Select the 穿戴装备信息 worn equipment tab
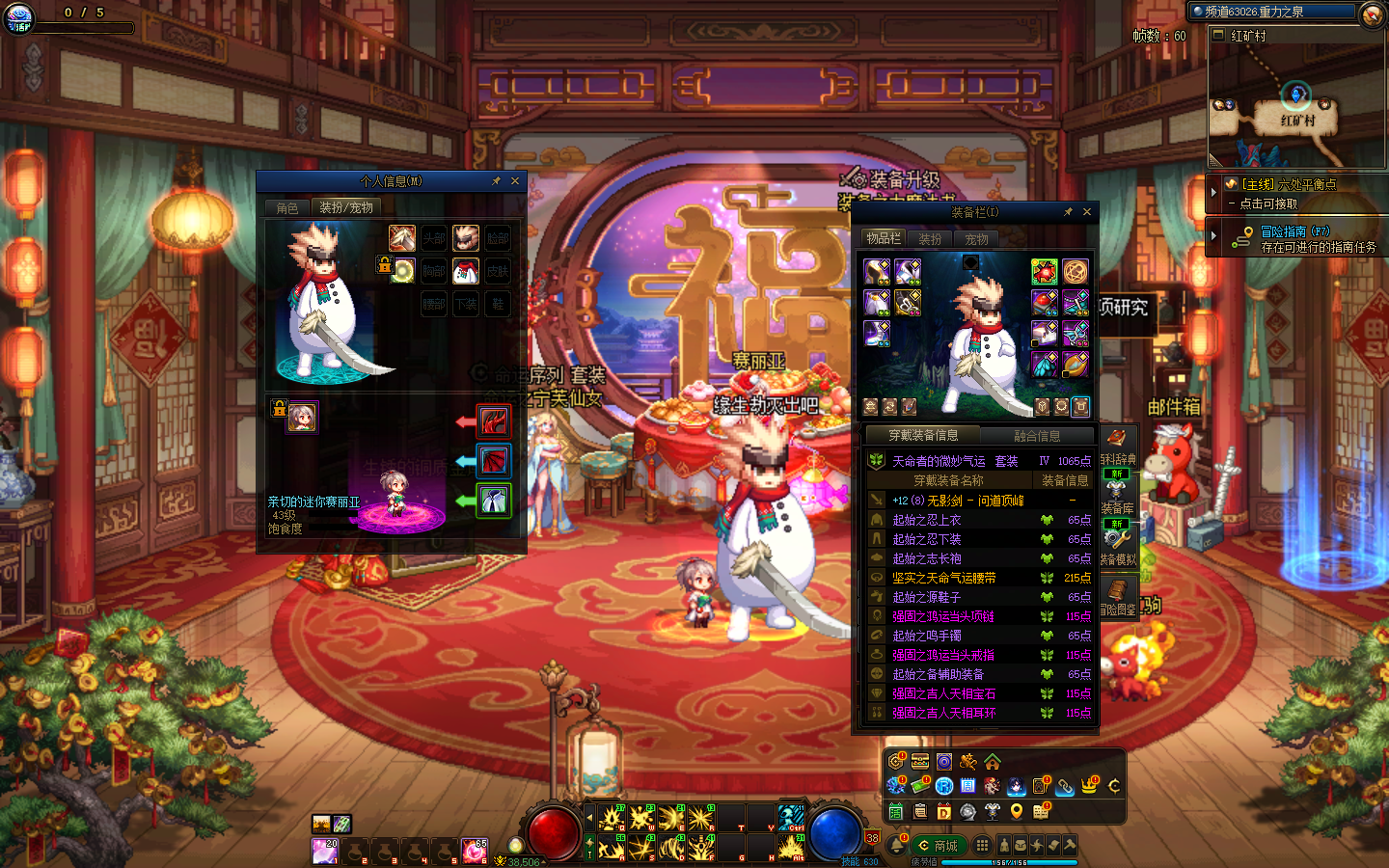 [x=923, y=436]
